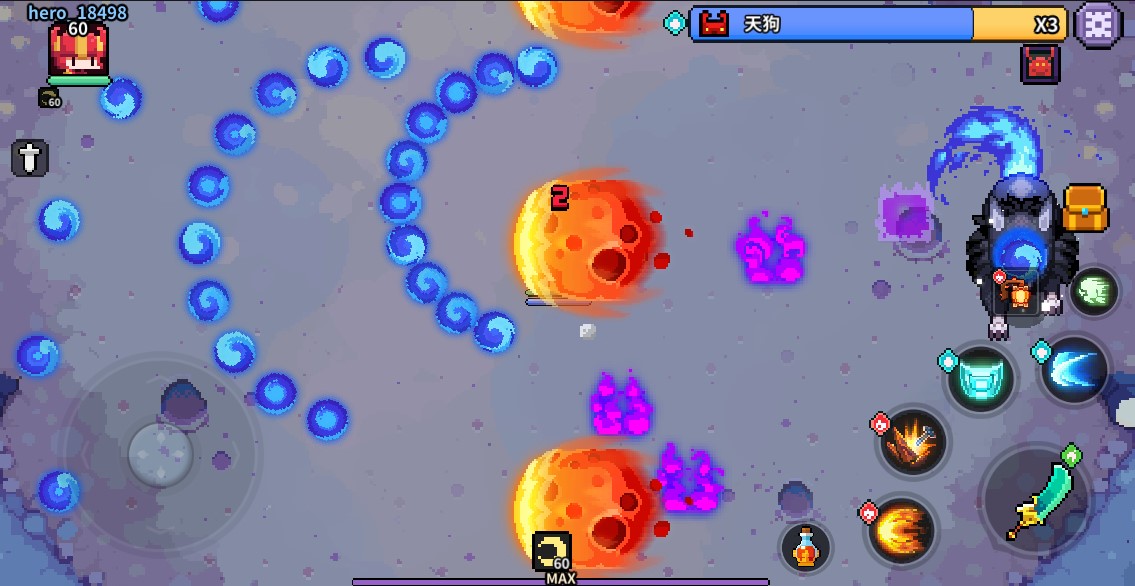
Task: Activate the green wind dash skill
Action: 1095,292
